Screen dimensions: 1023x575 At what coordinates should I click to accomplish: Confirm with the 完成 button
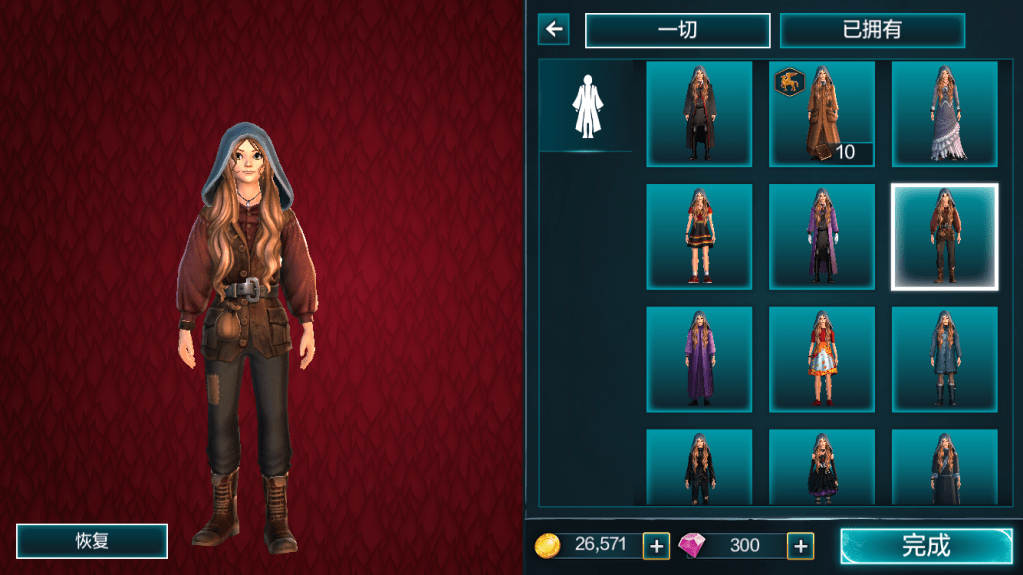click(925, 546)
